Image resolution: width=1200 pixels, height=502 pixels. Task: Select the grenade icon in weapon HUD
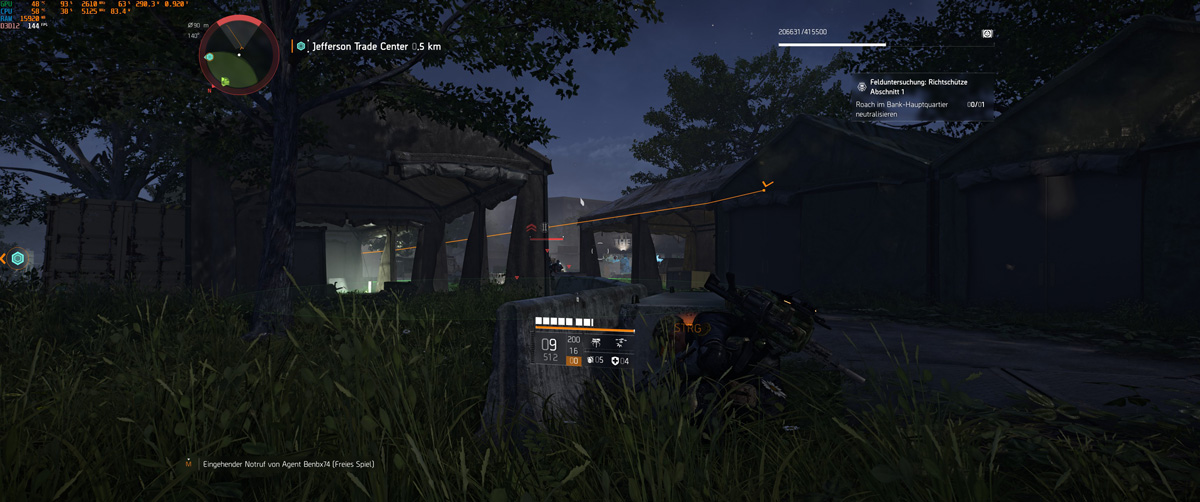591,360
